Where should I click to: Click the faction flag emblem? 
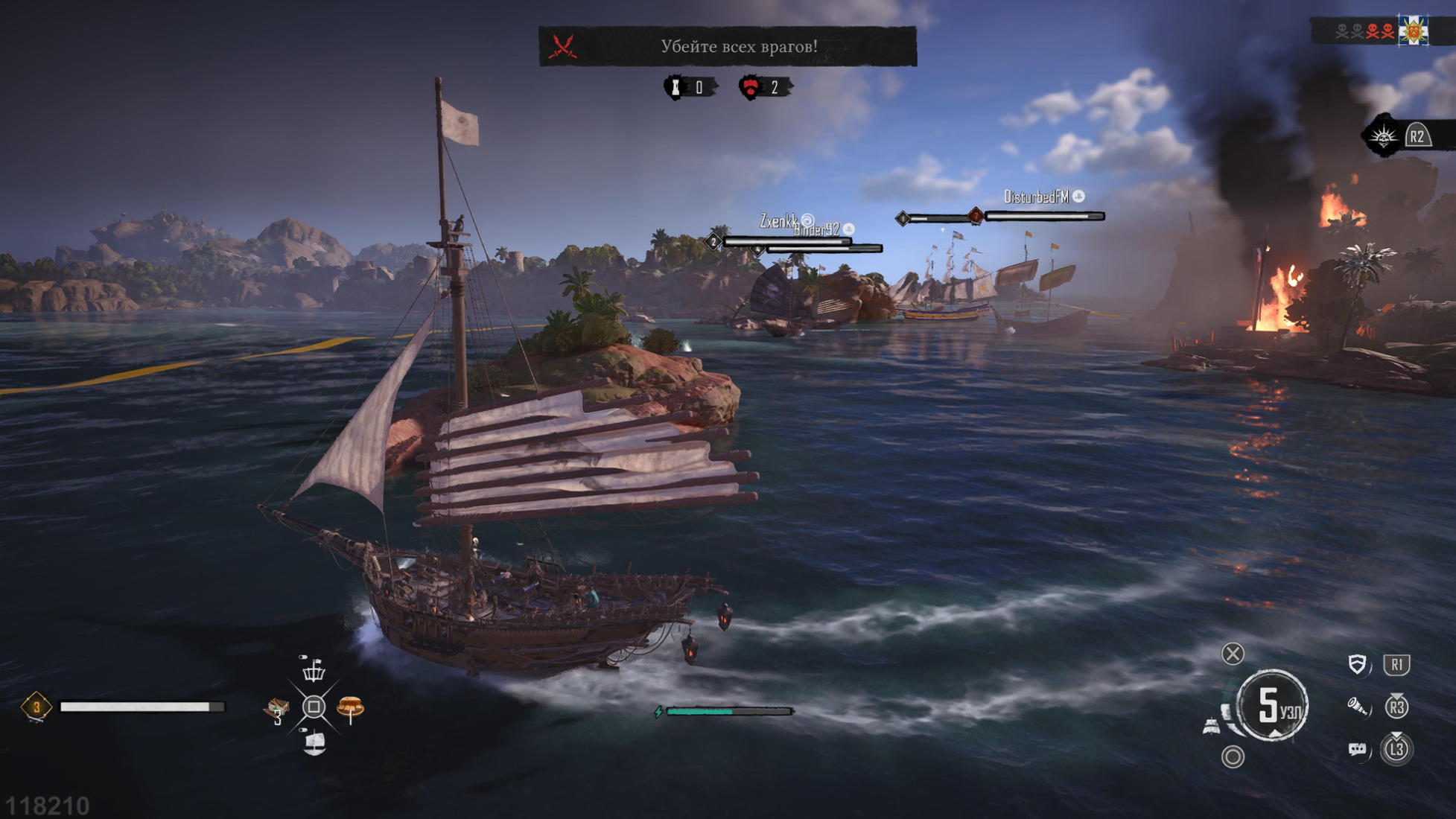click(x=1413, y=31)
